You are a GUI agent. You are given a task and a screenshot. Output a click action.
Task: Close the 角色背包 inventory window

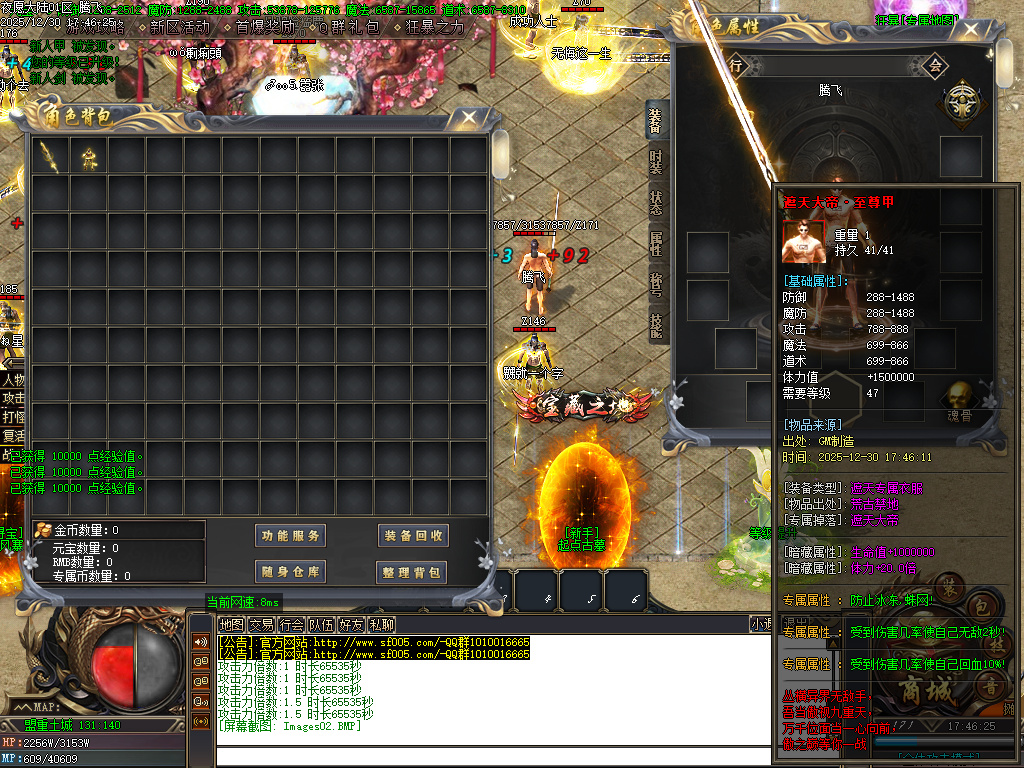[468, 118]
